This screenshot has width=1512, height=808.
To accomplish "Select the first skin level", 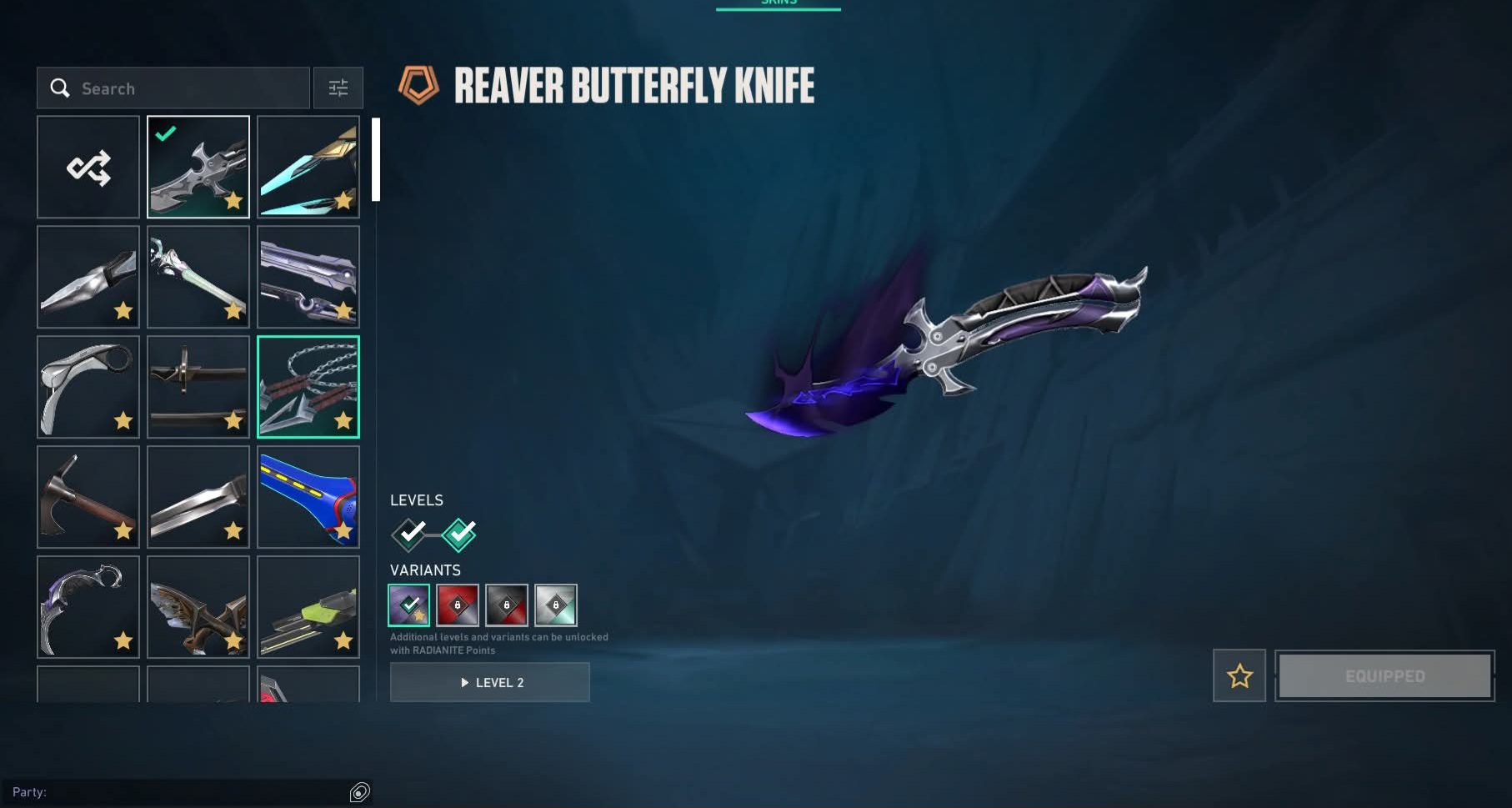I will point(409,534).
